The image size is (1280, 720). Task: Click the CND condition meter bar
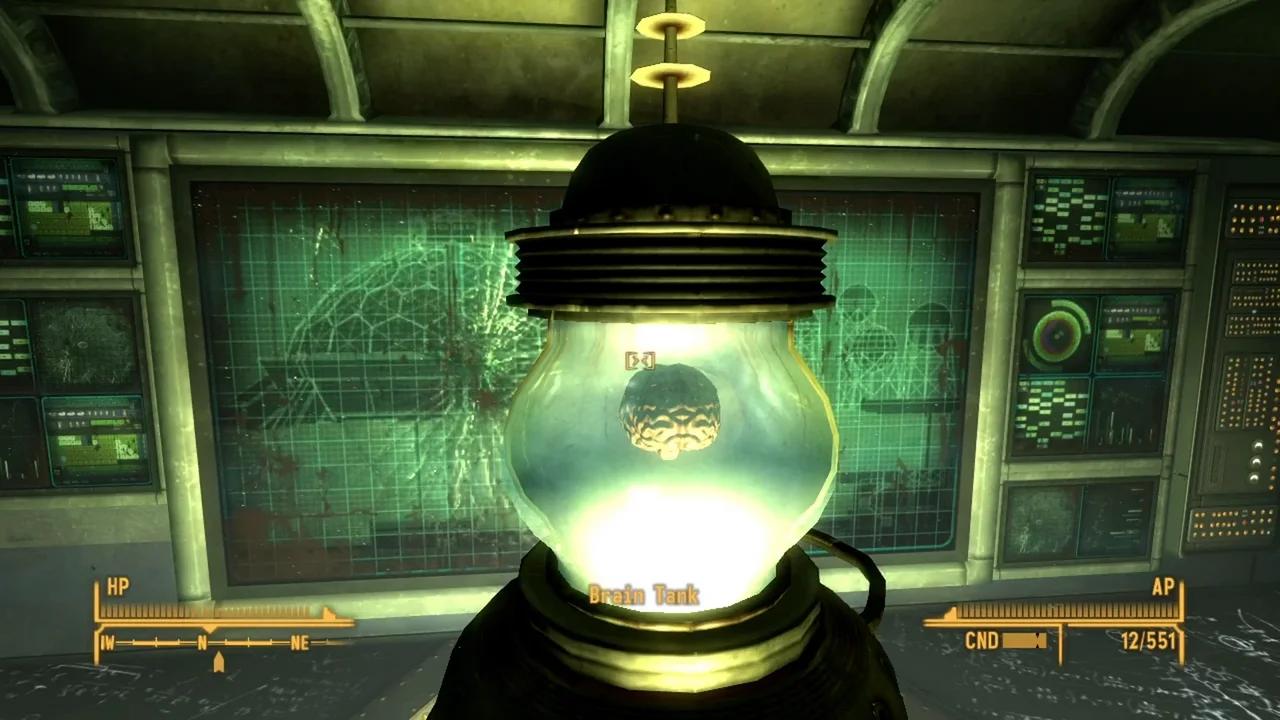pyautogui.click(x=1027, y=641)
